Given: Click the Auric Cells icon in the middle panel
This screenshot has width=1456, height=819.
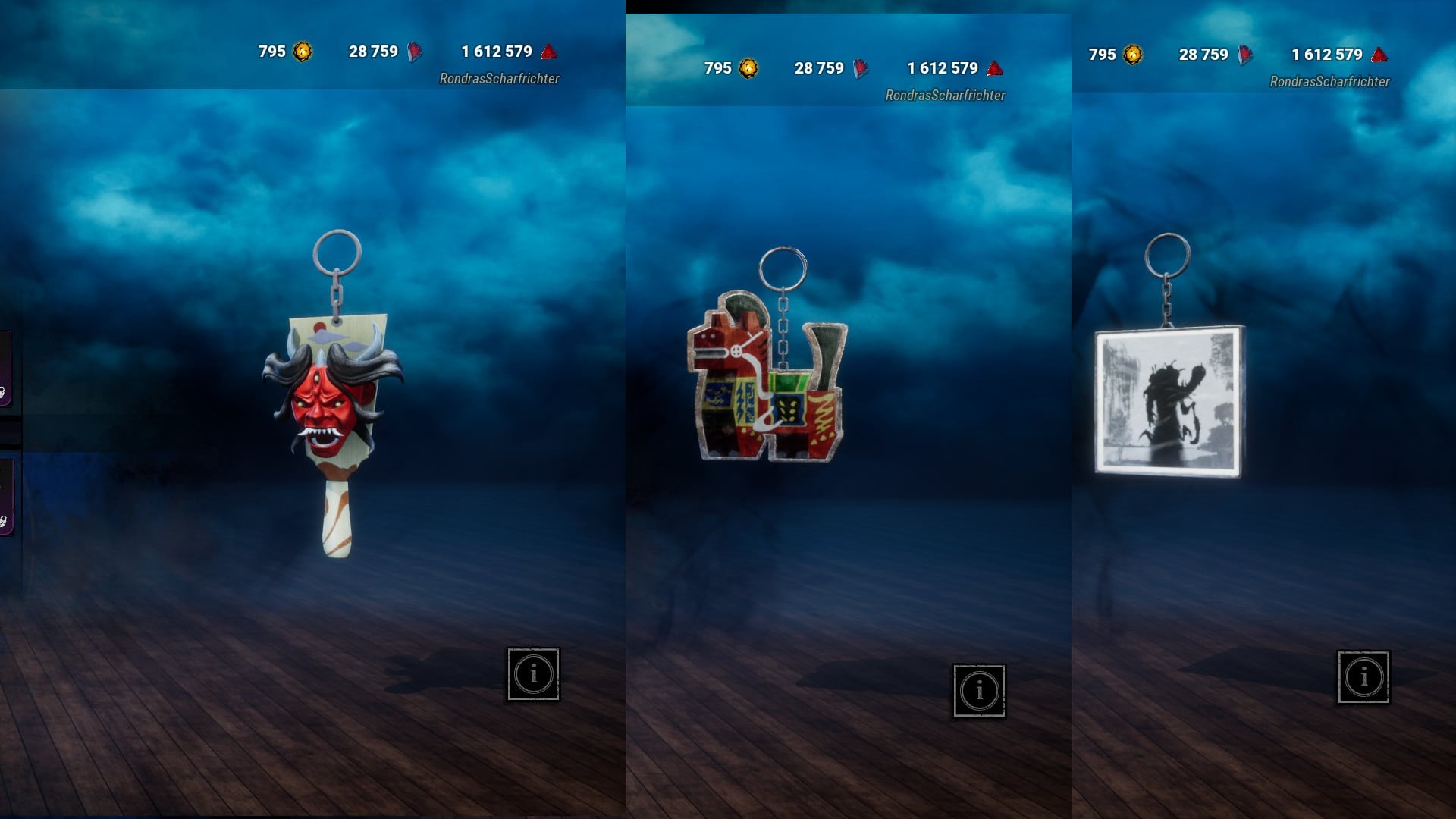Looking at the screenshot, I should 750,68.
